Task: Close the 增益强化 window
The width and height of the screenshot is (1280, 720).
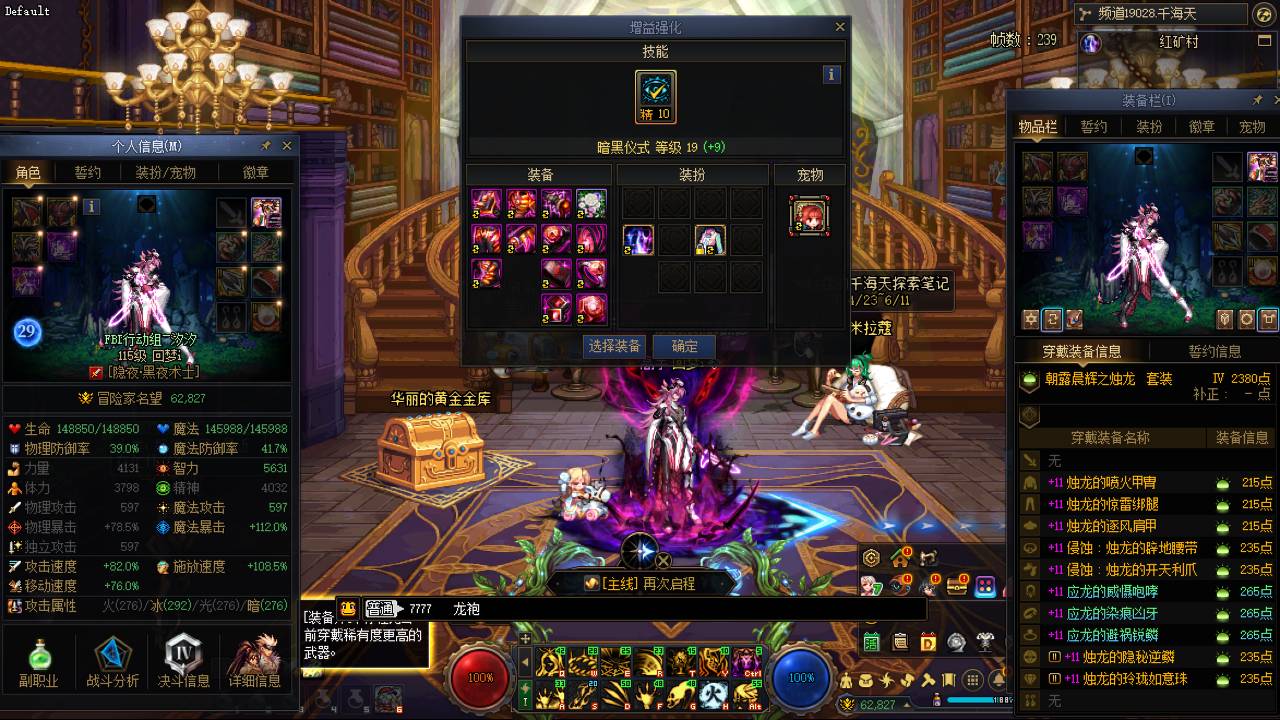Action: [x=840, y=27]
